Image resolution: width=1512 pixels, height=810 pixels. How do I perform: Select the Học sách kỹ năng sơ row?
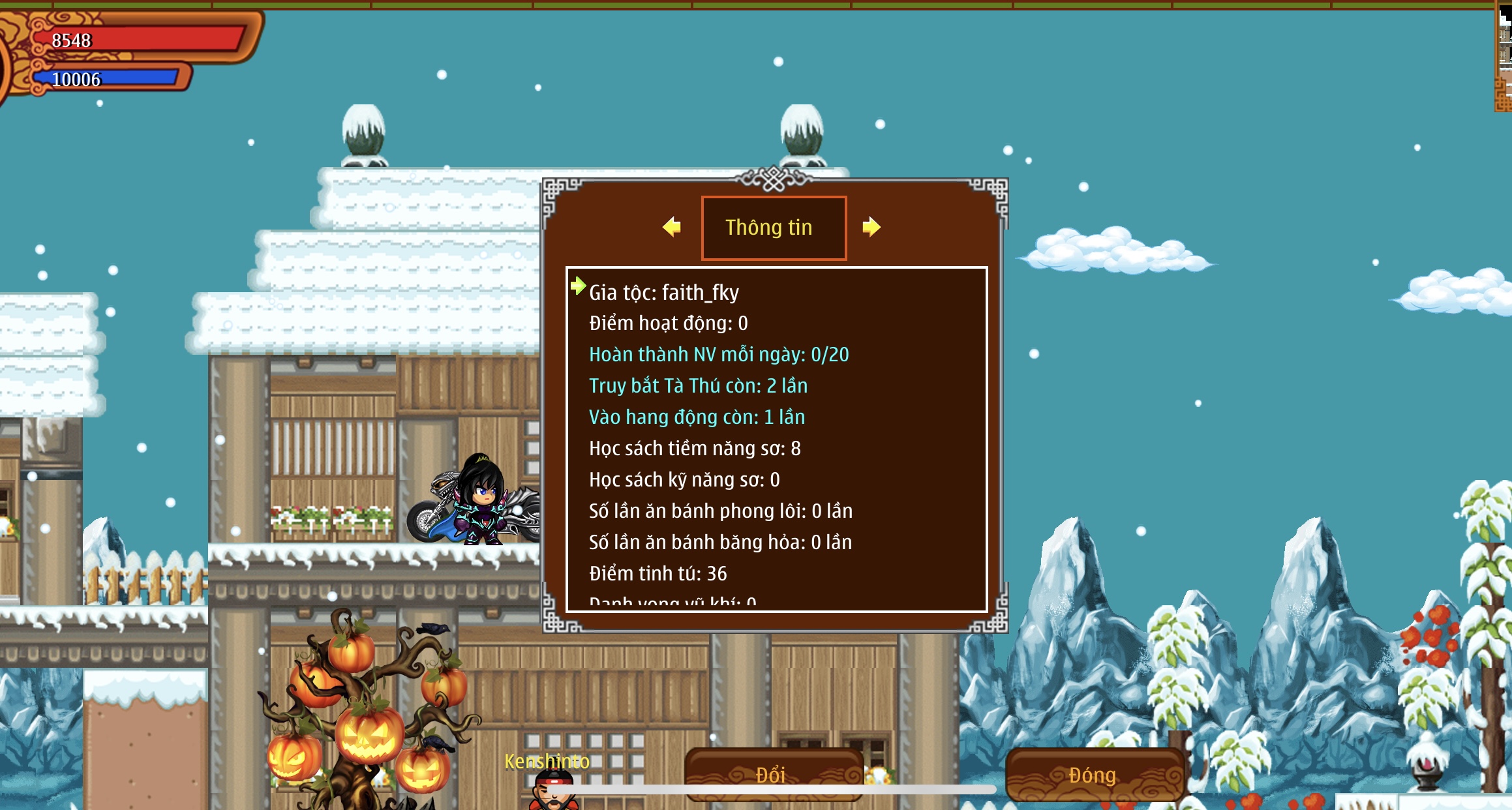(684, 480)
